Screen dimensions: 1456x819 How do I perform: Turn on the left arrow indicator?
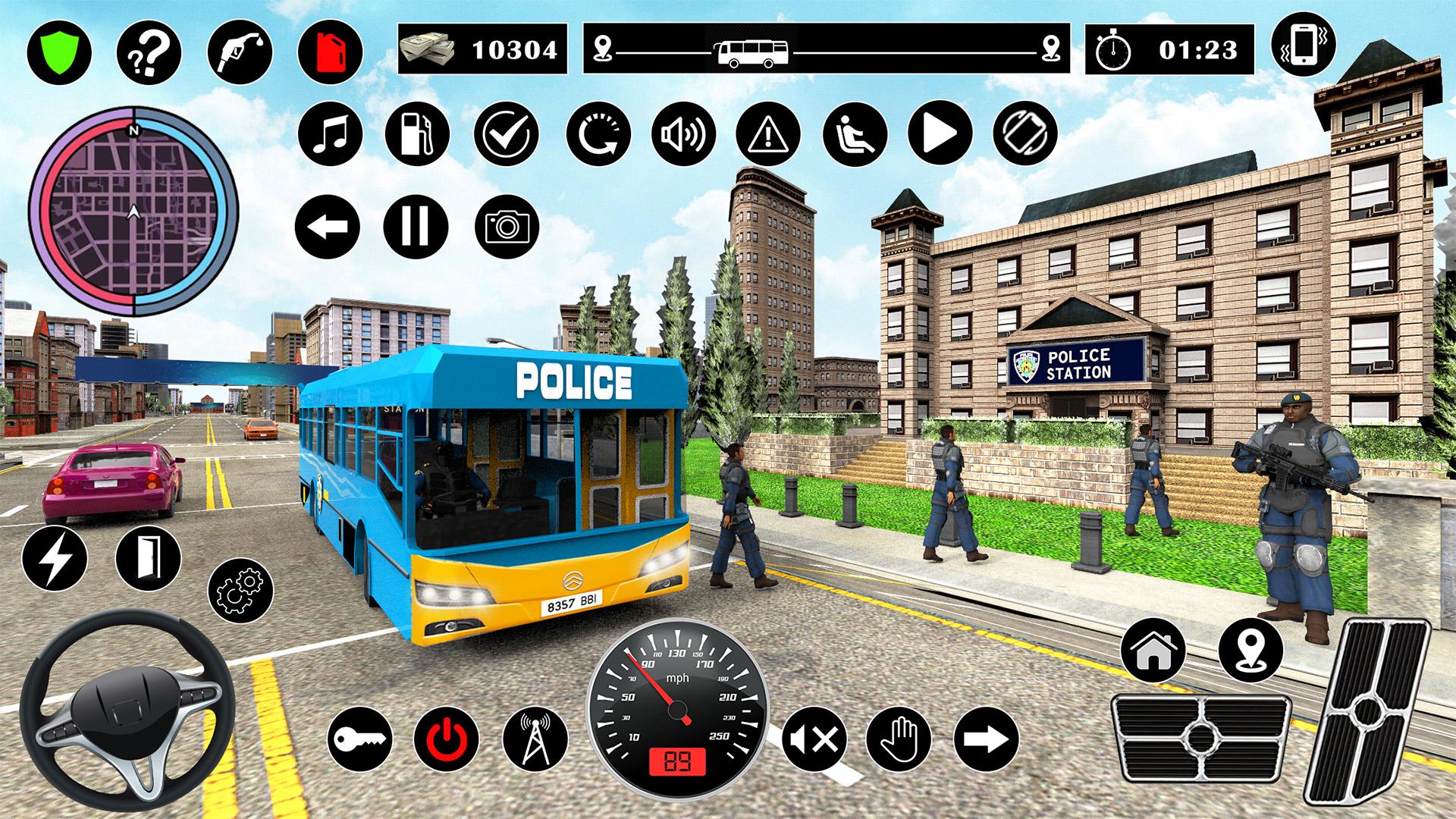pos(328,226)
